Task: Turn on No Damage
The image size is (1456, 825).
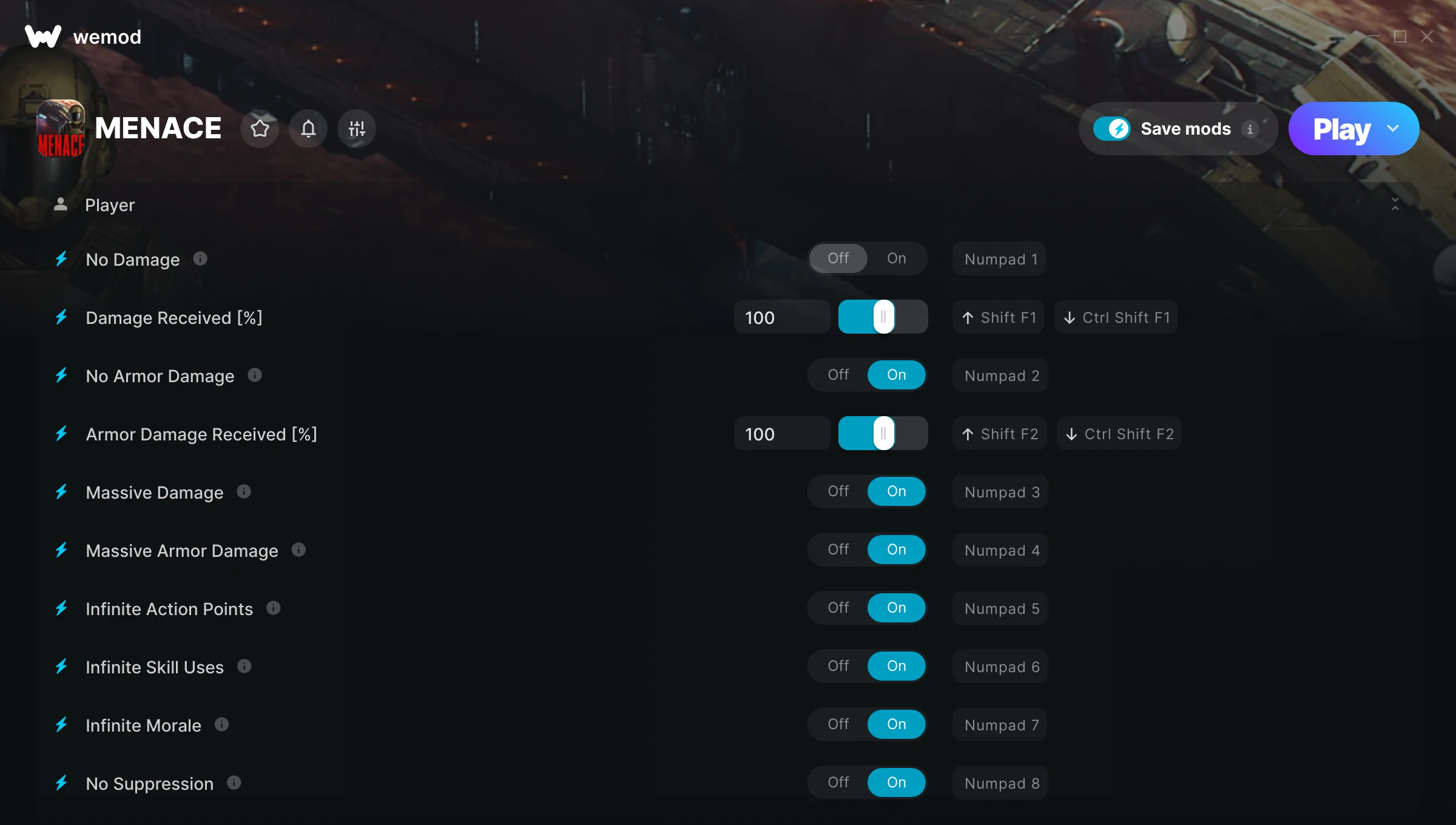Action: (896, 258)
